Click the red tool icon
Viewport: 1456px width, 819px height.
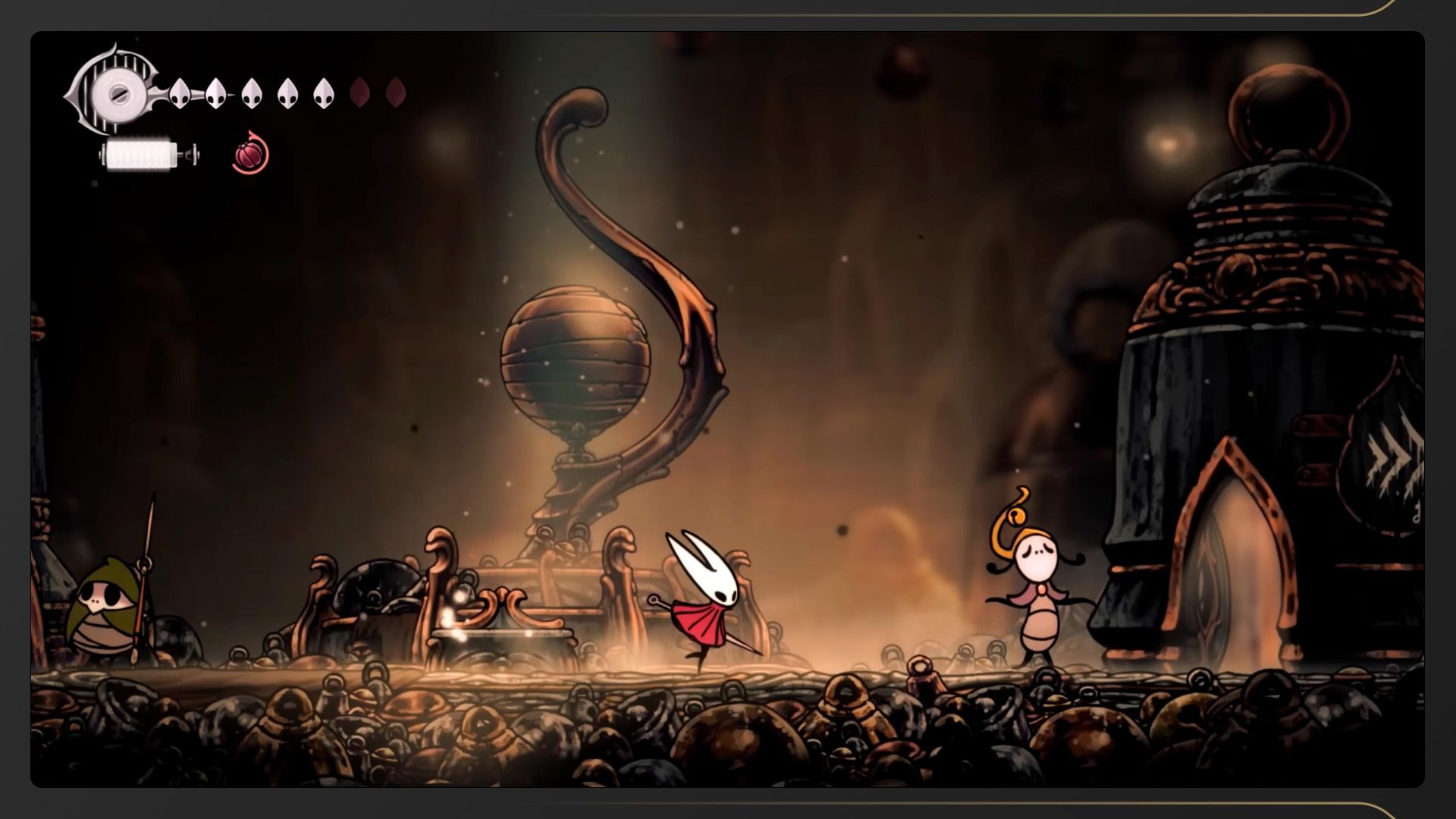(250, 155)
